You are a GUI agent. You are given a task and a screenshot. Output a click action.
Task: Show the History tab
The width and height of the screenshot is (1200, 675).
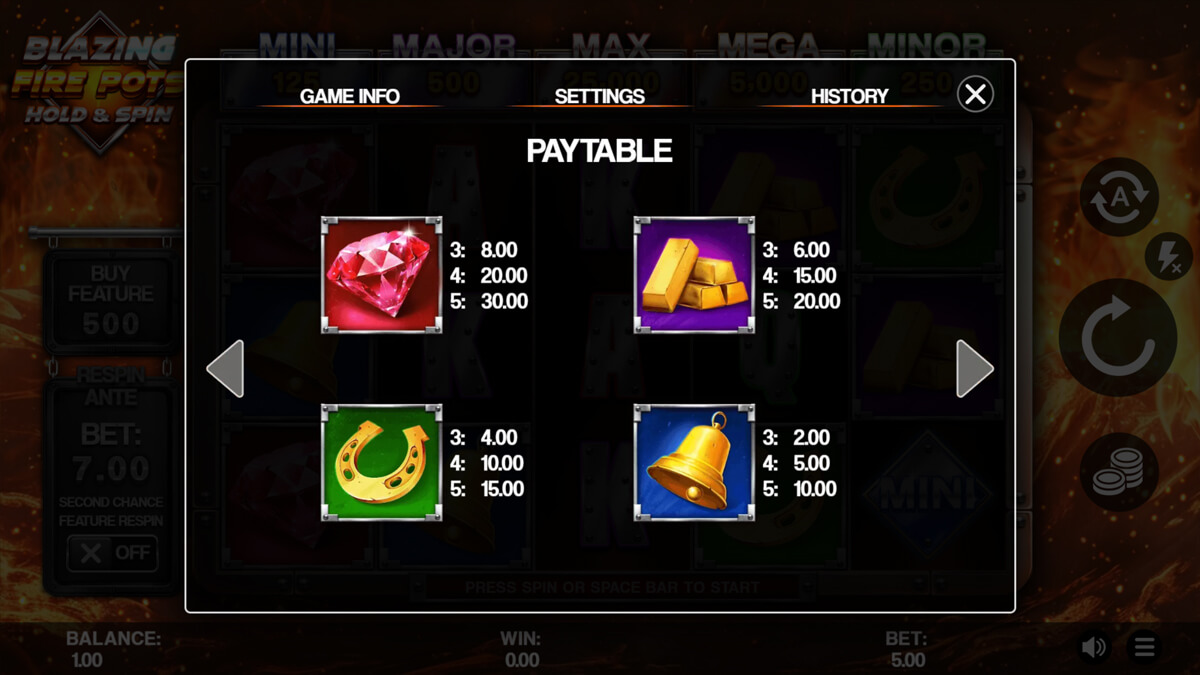click(849, 96)
